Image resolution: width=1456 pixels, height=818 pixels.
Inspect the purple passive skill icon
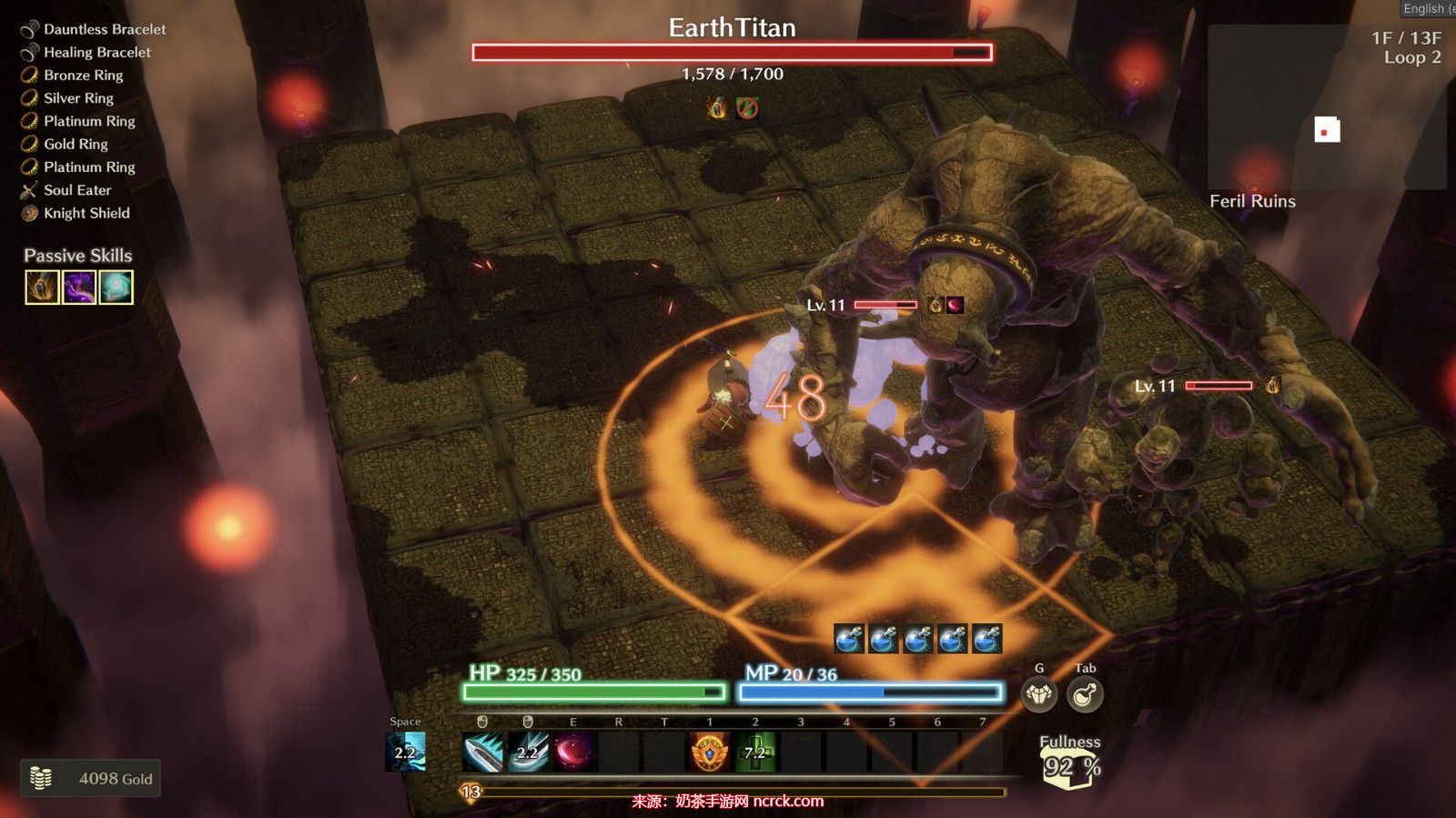tap(79, 288)
